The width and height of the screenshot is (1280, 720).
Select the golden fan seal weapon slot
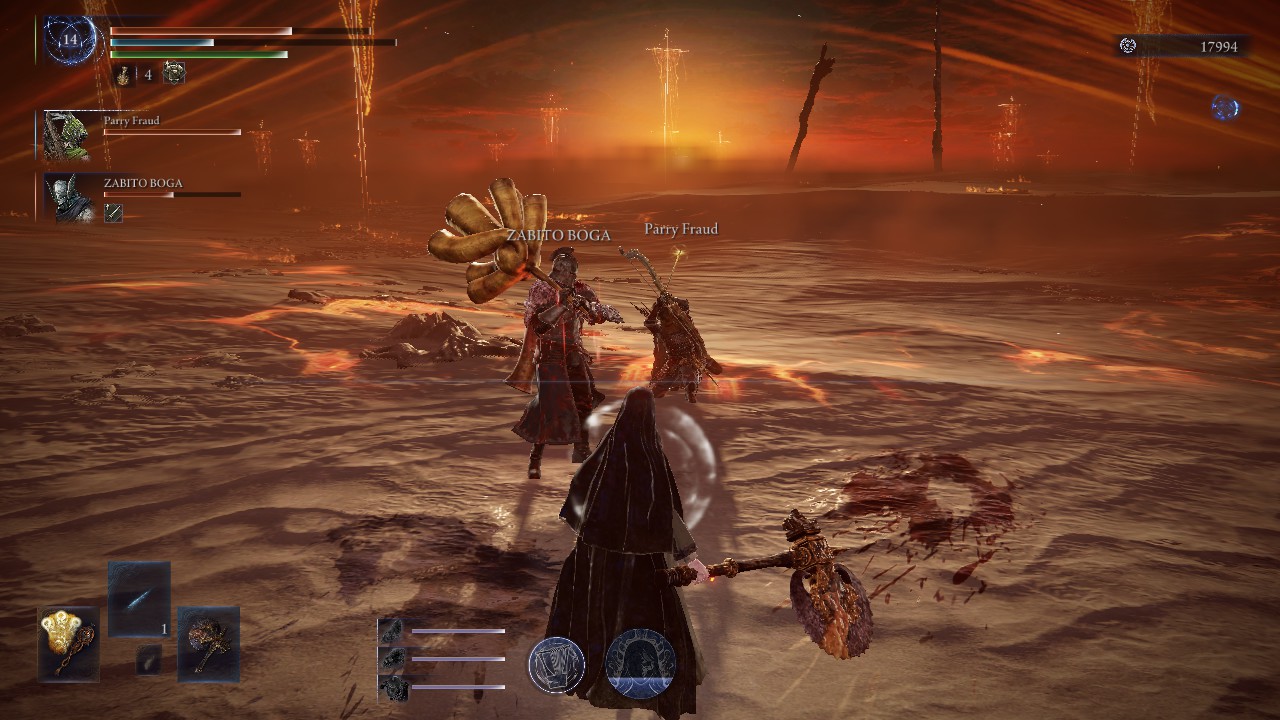click(69, 643)
